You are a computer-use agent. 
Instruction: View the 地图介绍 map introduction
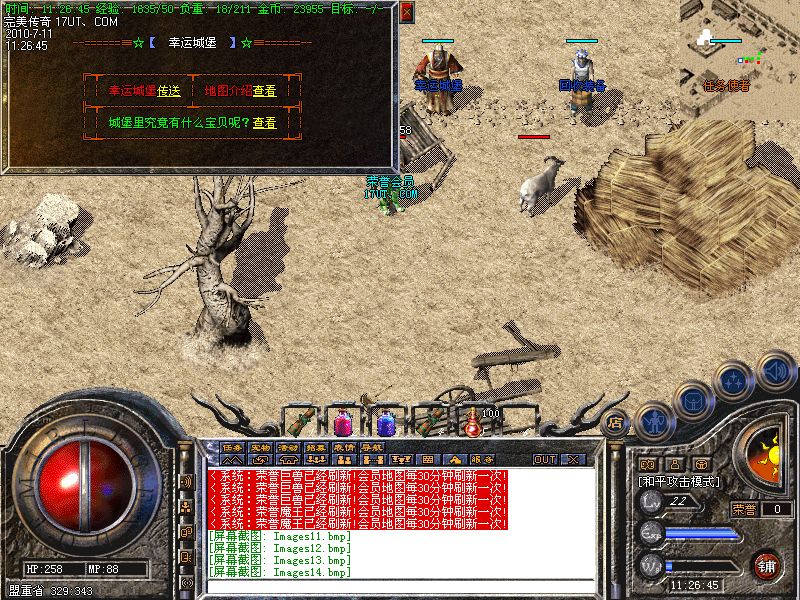[264, 90]
